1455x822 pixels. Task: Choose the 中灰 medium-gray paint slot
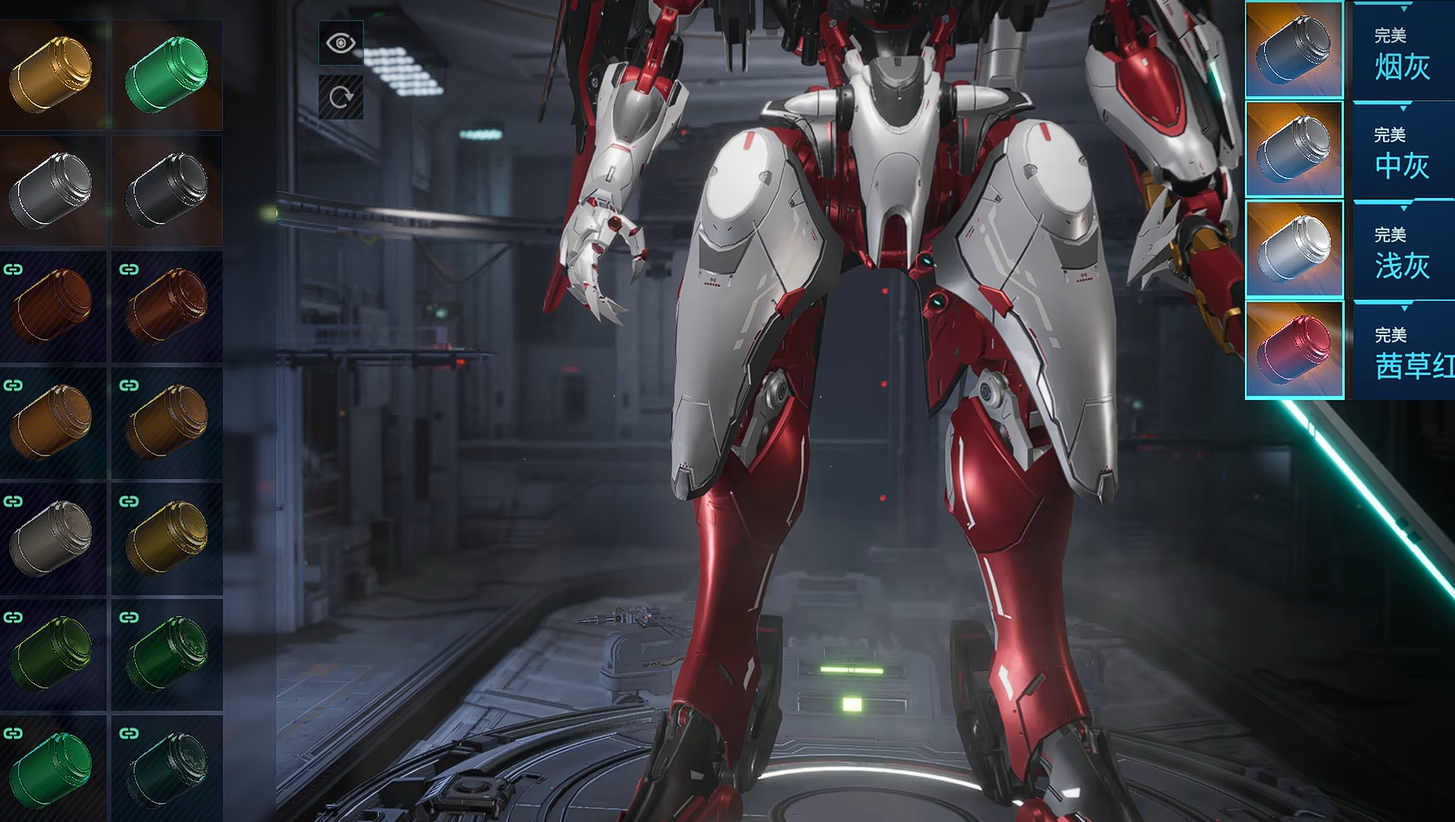click(x=1294, y=150)
